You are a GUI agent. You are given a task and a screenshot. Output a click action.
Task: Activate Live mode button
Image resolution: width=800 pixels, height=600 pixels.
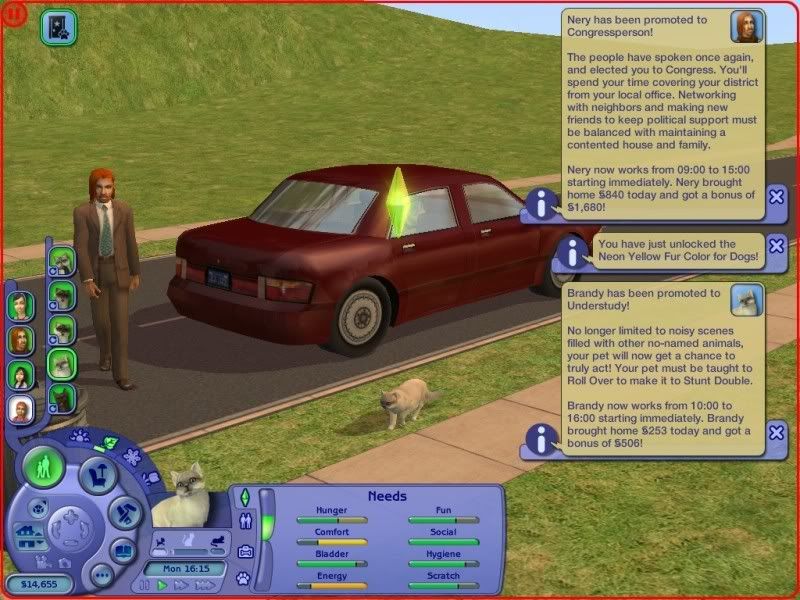coord(42,467)
